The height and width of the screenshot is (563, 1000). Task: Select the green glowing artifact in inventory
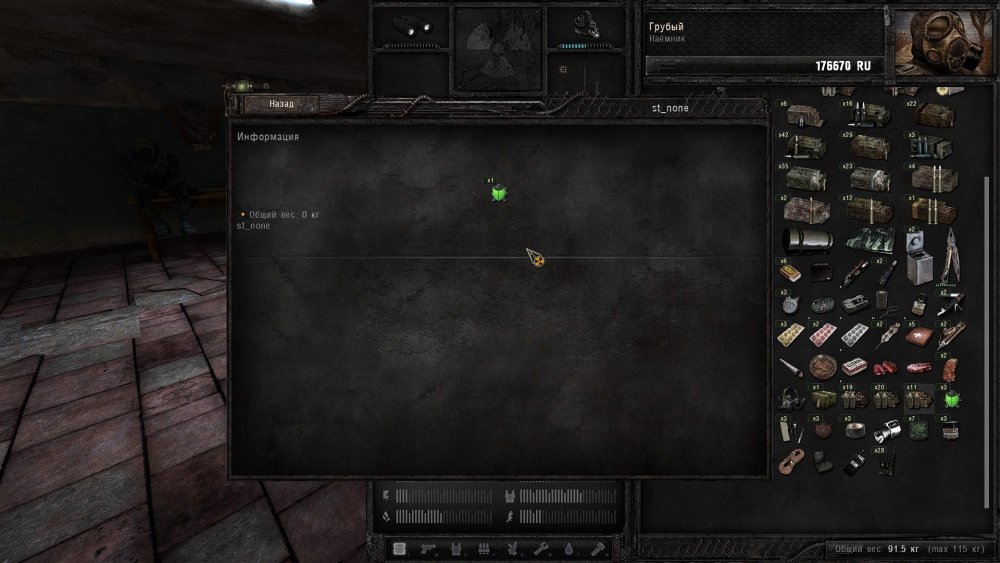pos(950,399)
